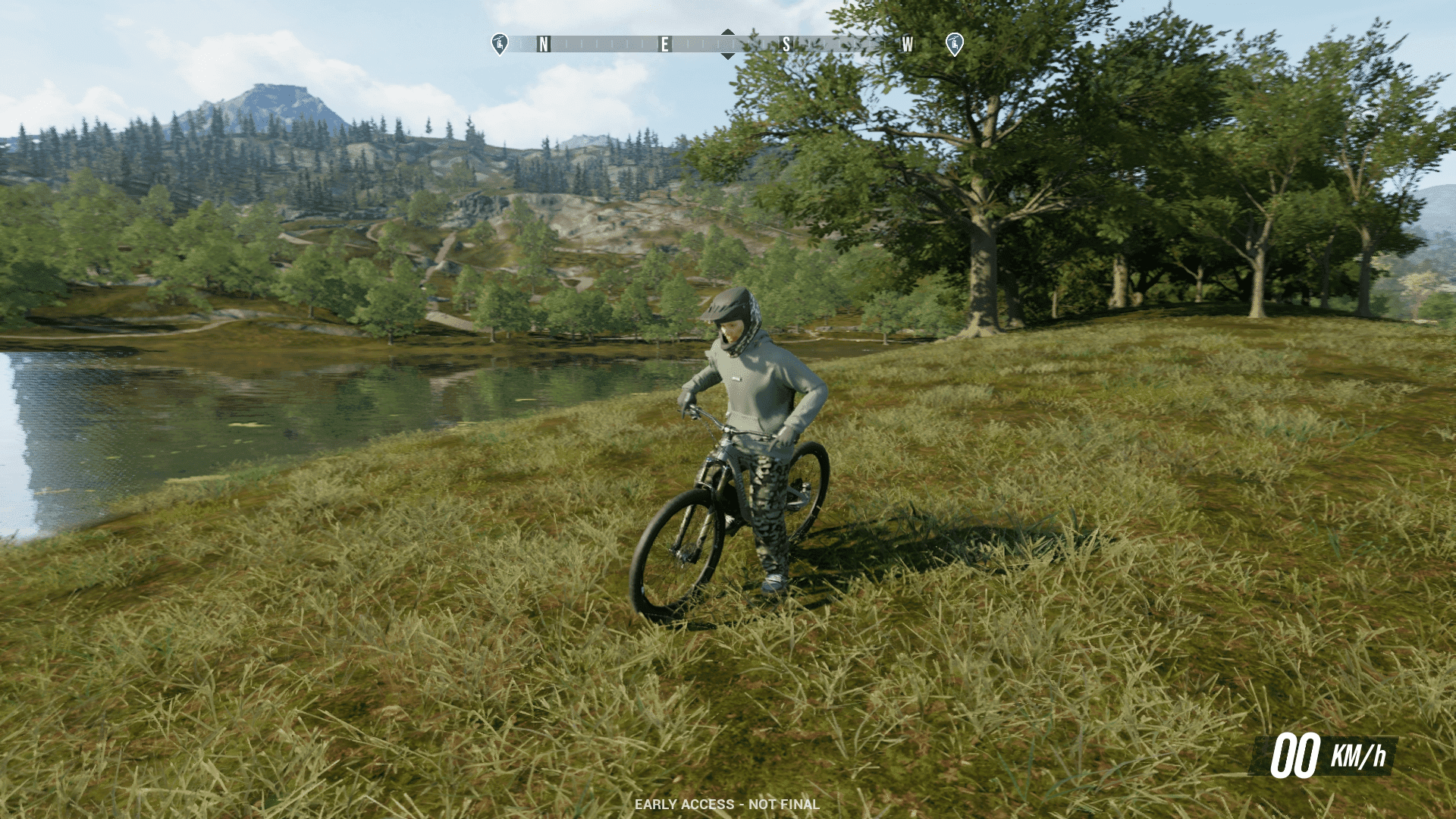
Task: Select the N direction marker on the compass
Action: click(542, 44)
